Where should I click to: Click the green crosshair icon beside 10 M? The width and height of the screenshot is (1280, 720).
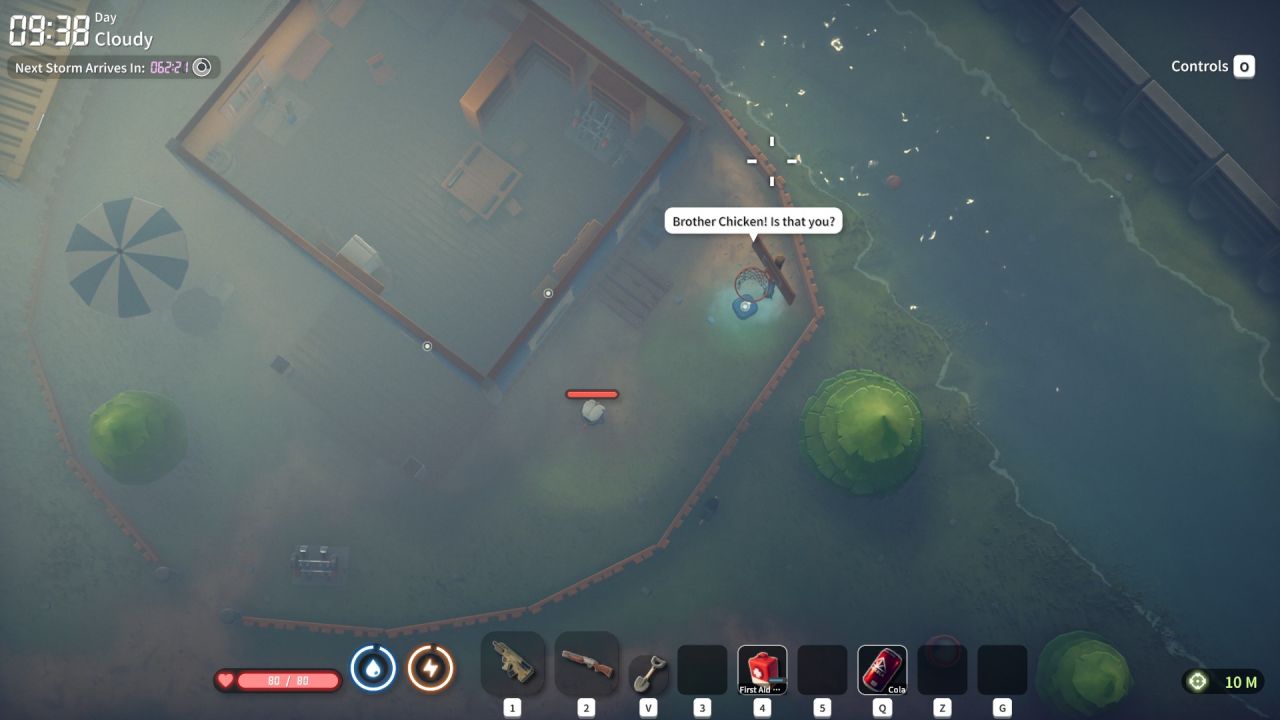1196,682
